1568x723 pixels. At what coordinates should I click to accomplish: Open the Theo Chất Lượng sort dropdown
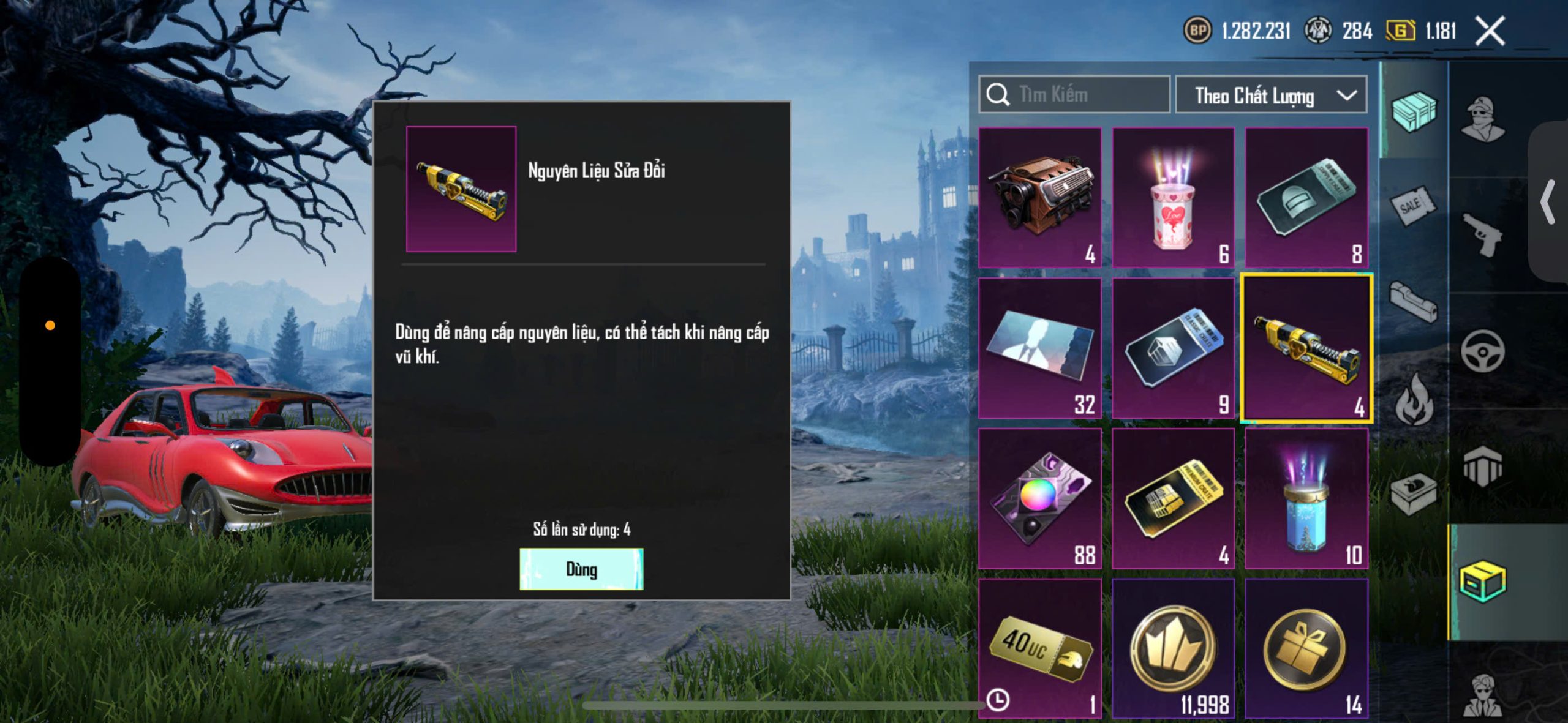pyautogui.click(x=1270, y=96)
